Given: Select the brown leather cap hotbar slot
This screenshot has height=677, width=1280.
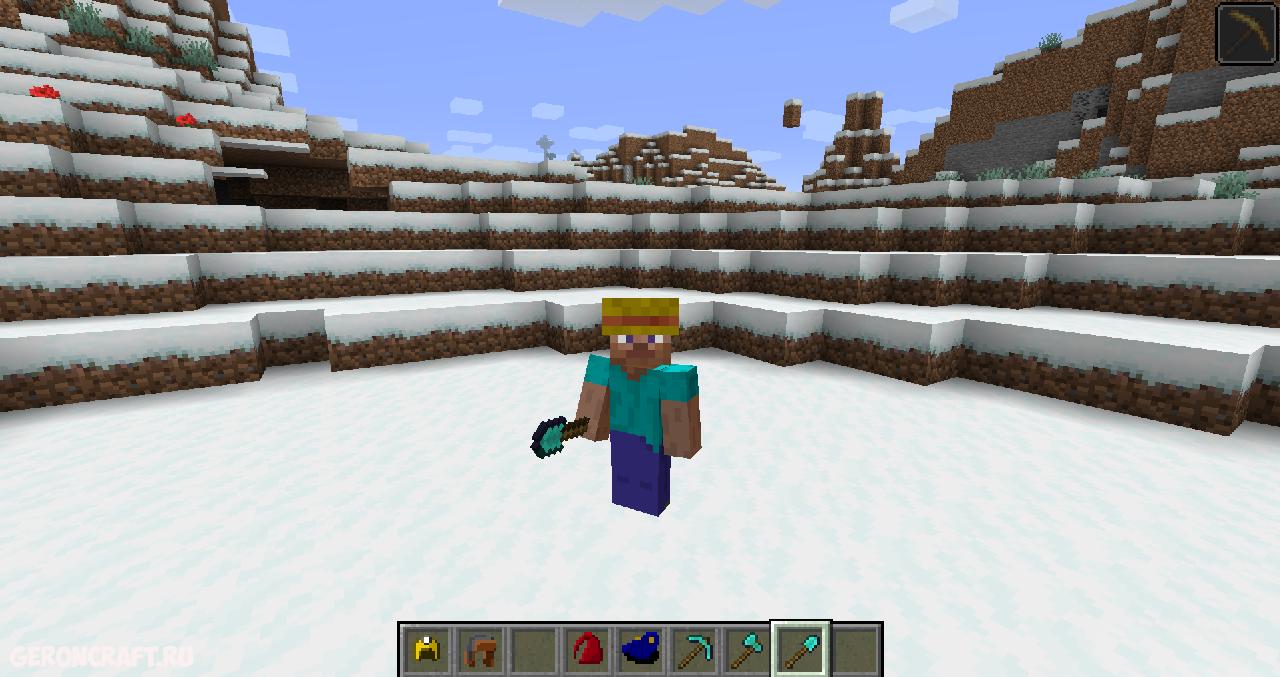Looking at the screenshot, I should coord(480,651).
